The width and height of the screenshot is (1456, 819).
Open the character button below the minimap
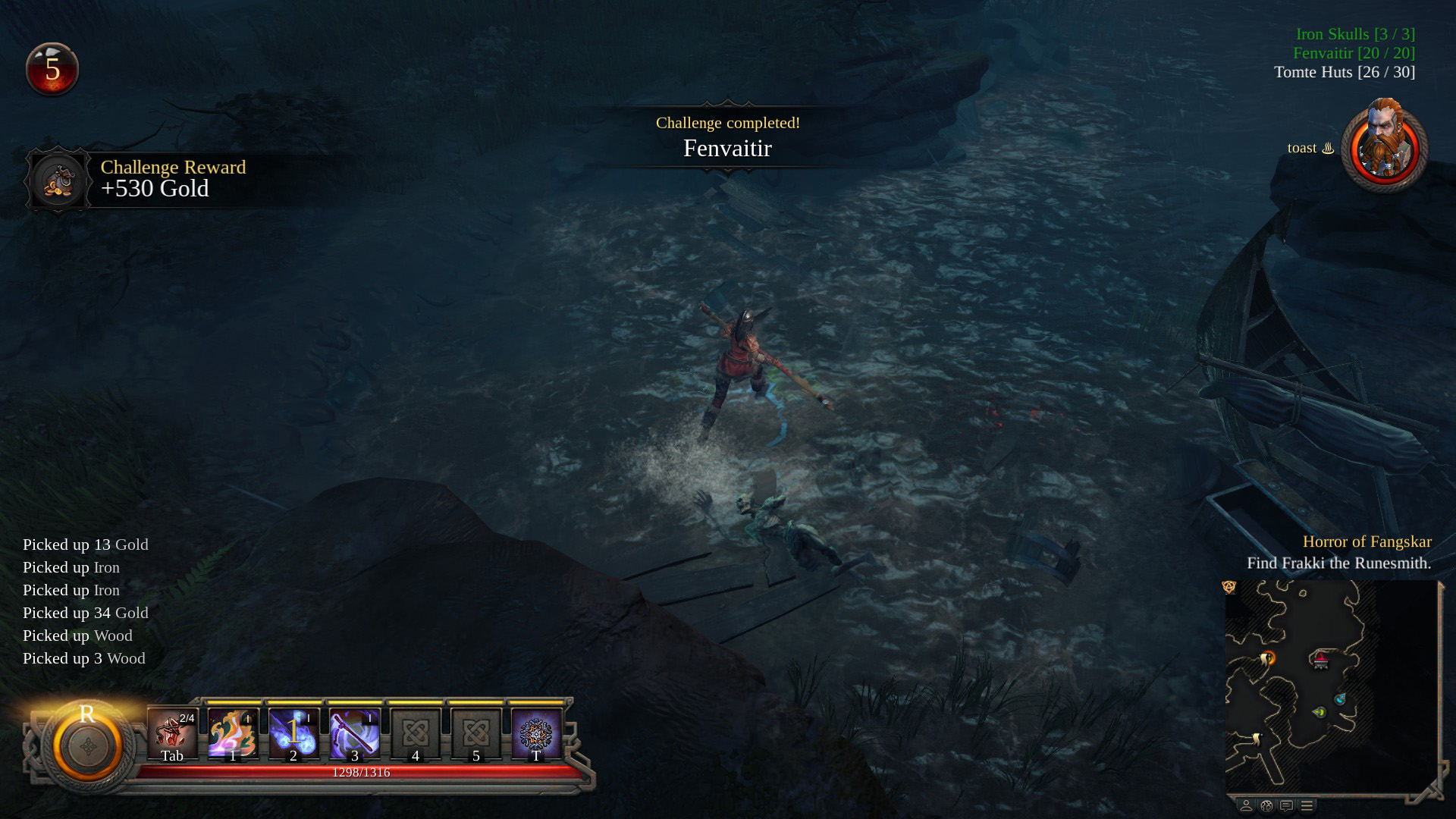(1246, 805)
